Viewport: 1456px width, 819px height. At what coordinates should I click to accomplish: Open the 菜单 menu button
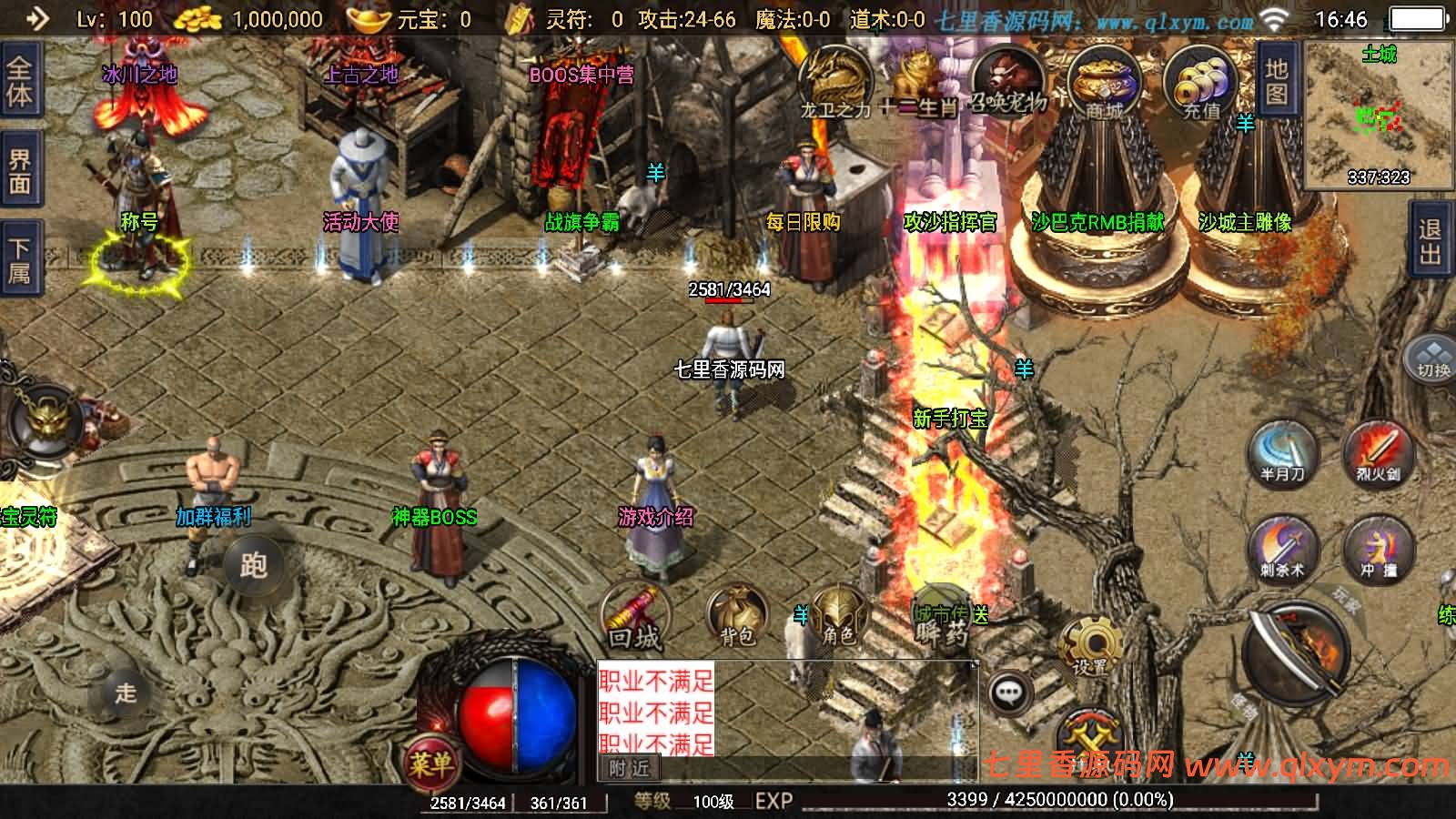click(430, 763)
